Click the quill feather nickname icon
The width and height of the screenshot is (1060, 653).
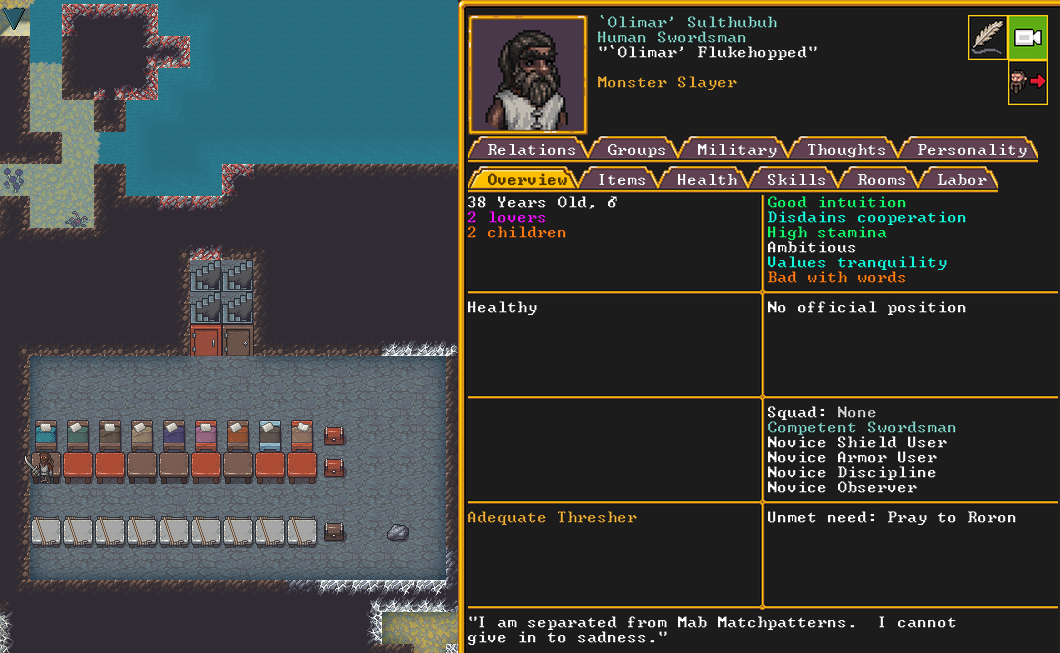[x=987, y=37]
